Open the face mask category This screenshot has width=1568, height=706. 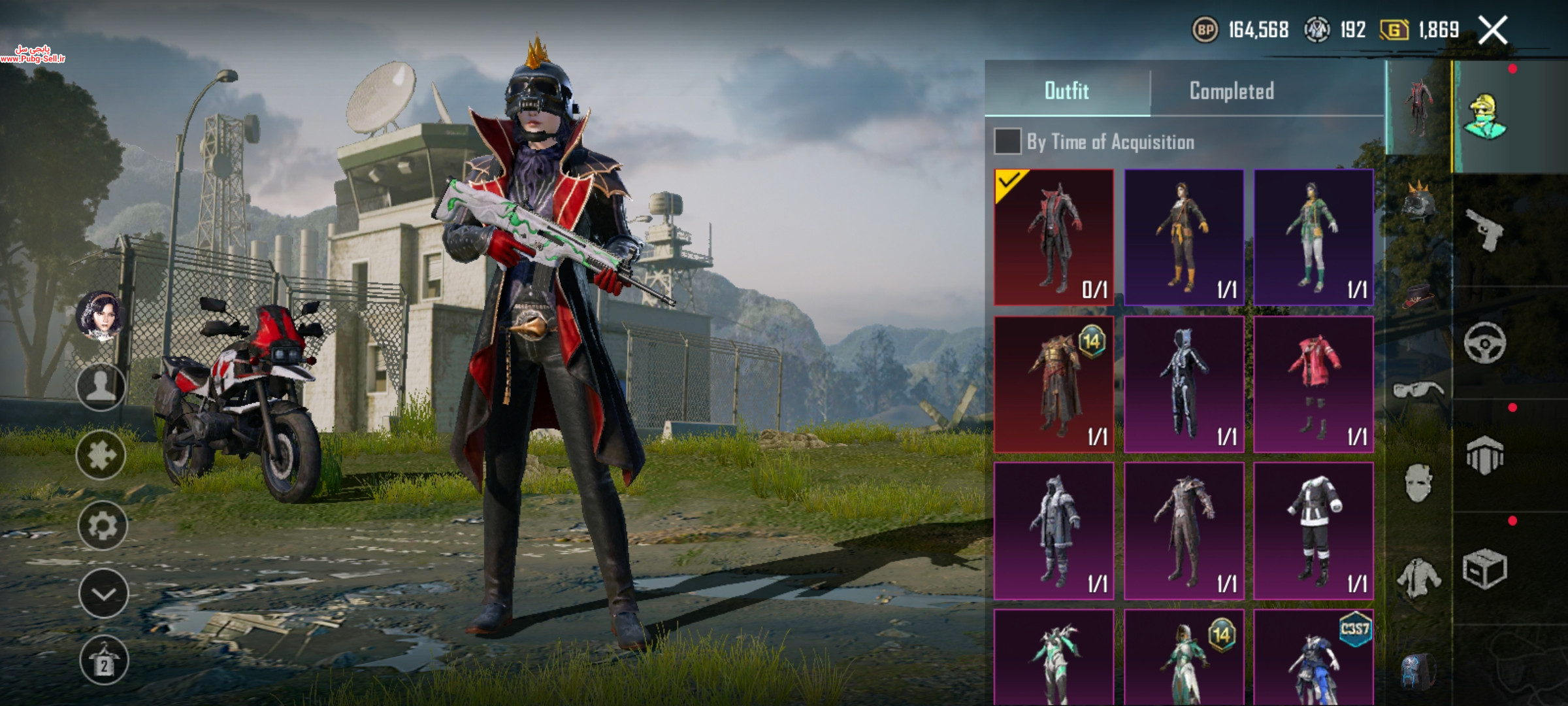[1418, 482]
